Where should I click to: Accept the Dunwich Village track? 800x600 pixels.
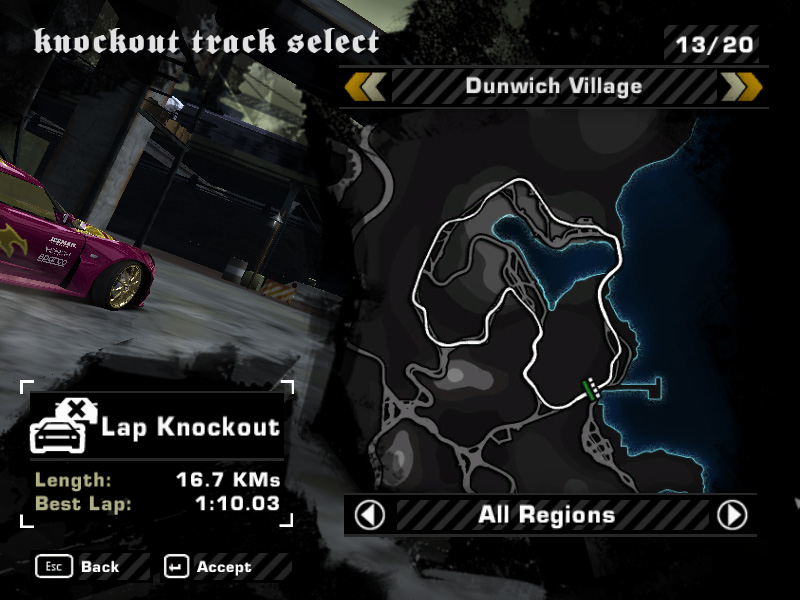[x=210, y=567]
